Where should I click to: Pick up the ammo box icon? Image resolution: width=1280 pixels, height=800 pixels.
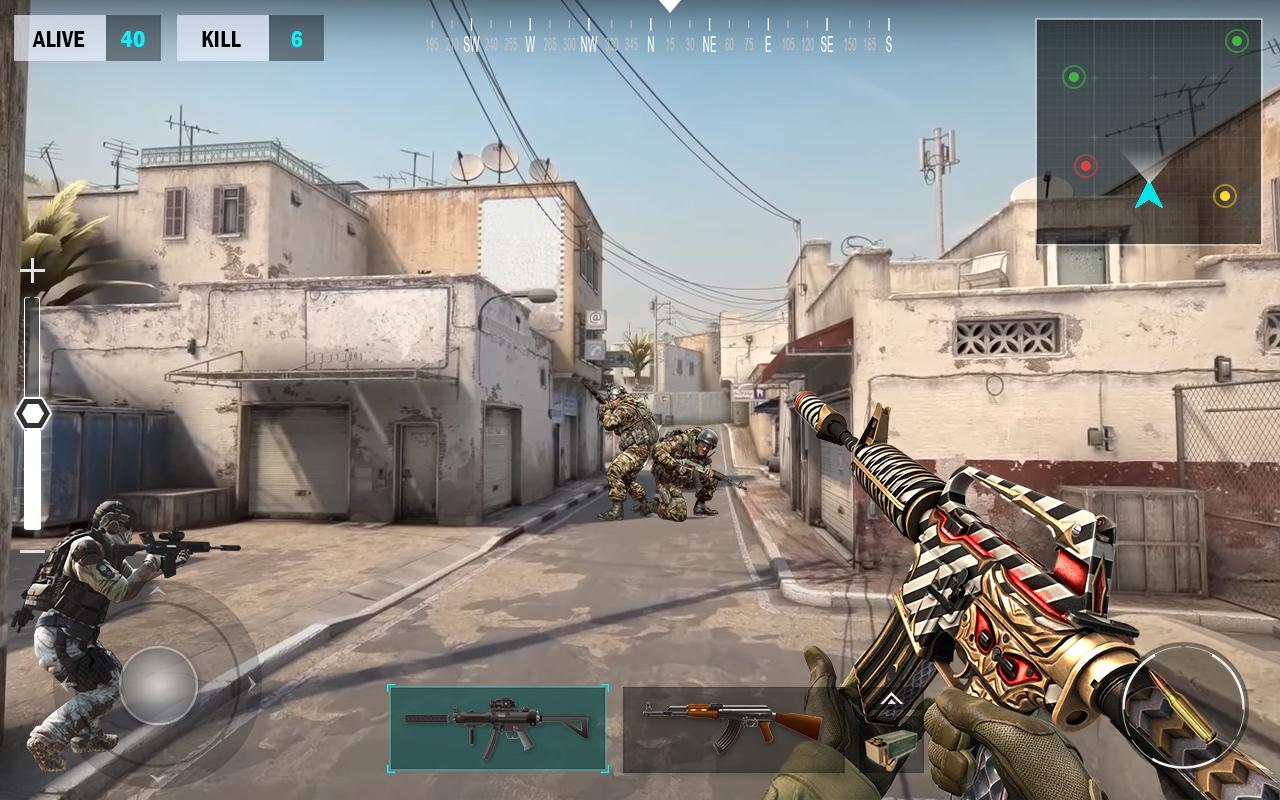[x=890, y=748]
